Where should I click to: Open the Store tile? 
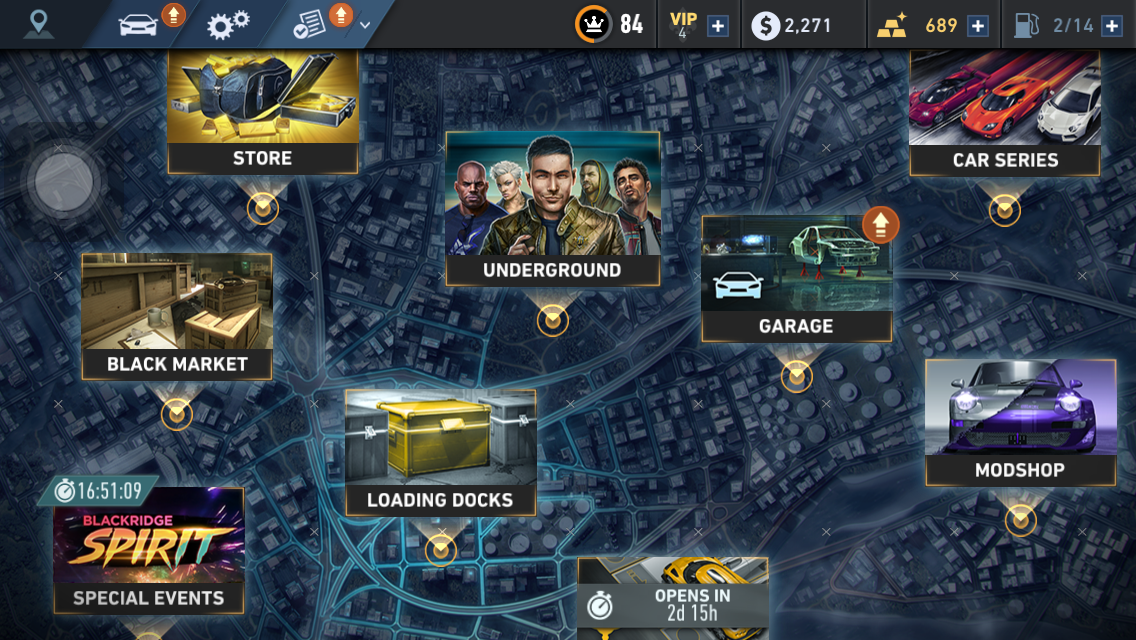pos(263,112)
